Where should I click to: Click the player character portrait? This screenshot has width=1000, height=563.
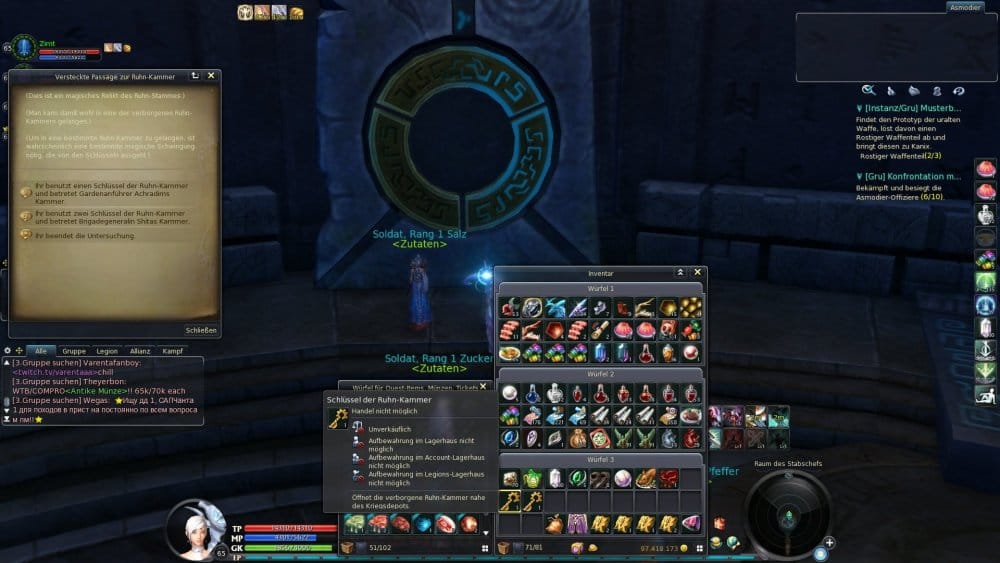pos(196,530)
